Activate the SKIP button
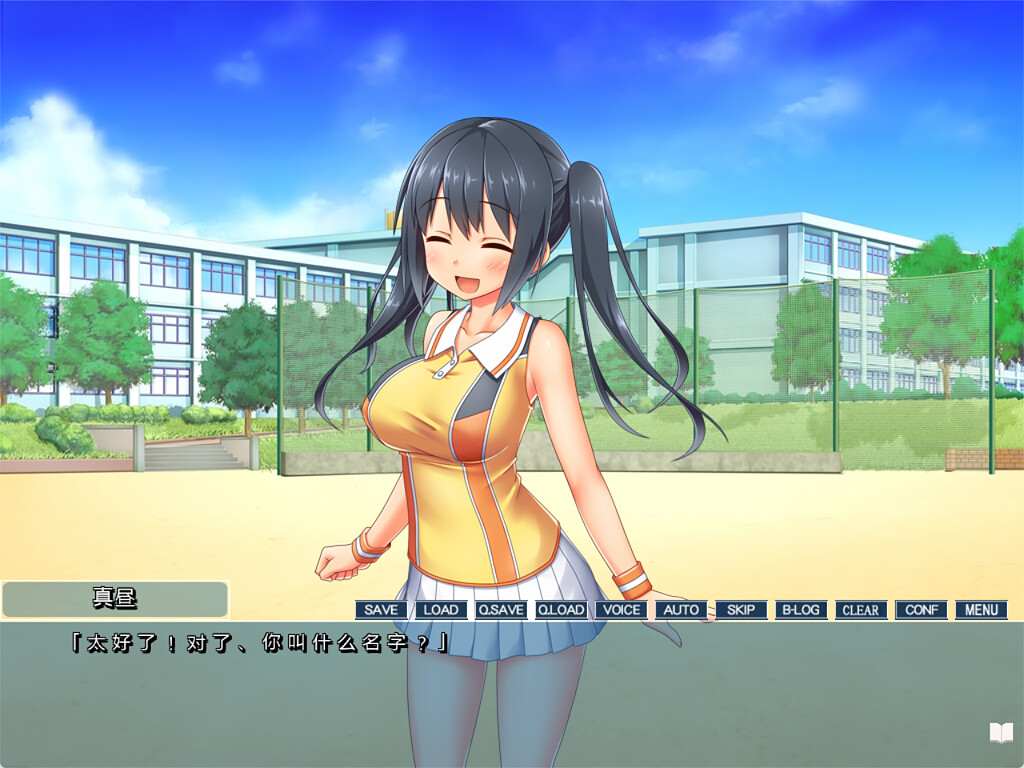 coord(741,610)
